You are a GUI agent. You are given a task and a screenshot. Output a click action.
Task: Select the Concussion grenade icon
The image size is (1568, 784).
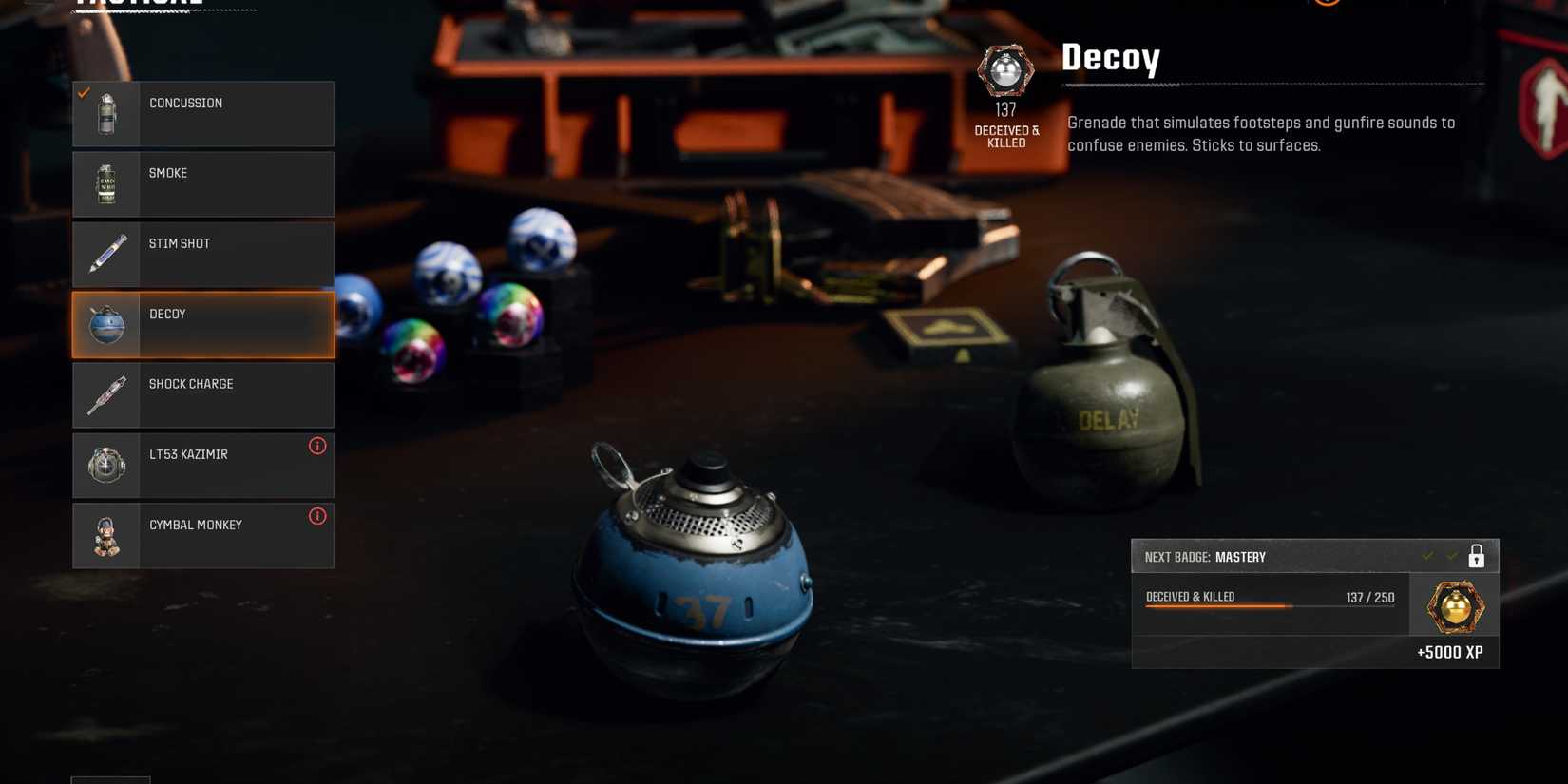click(x=105, y=113)
